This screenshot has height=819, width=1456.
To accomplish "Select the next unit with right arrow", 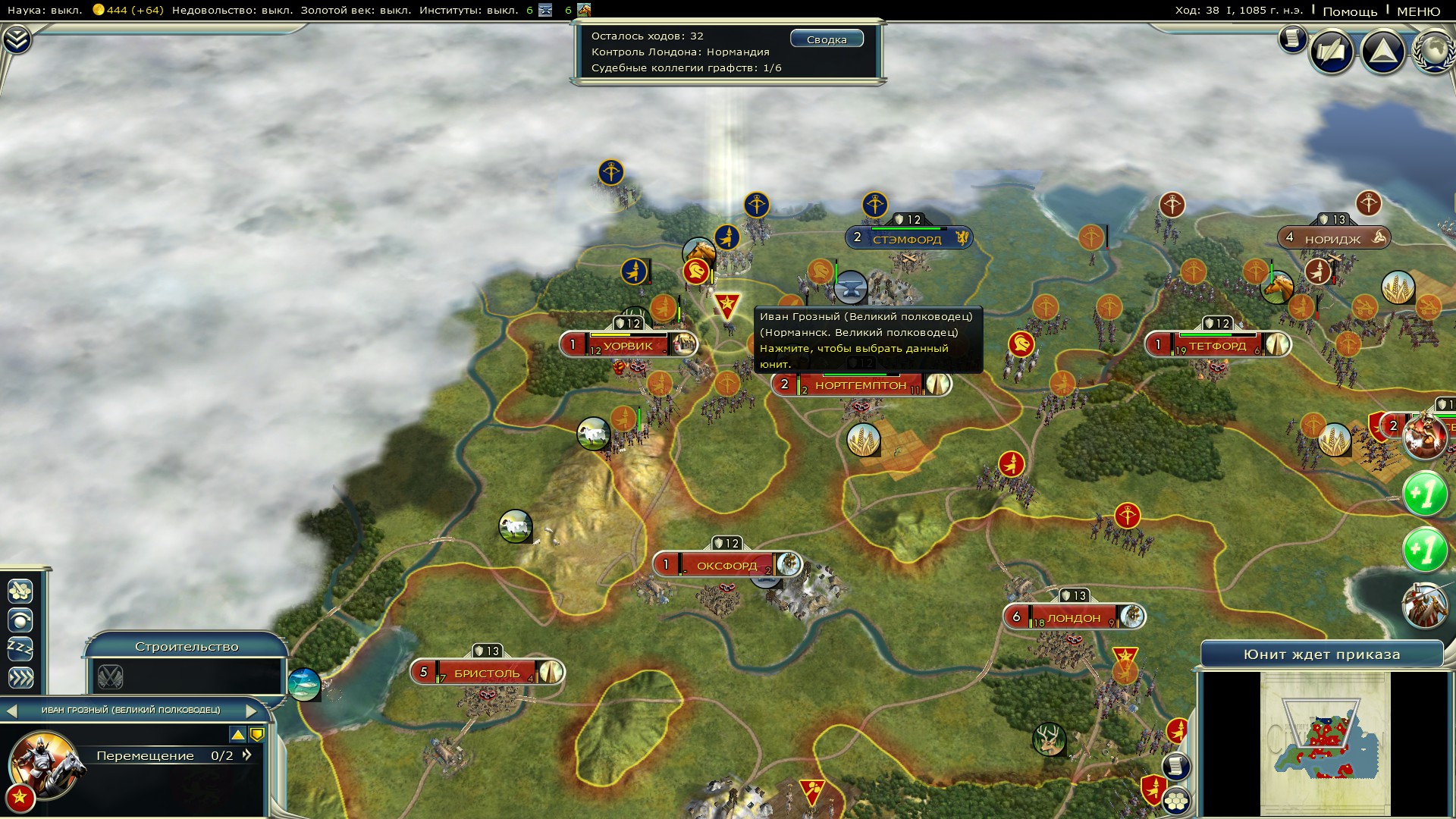I will pyautogui.click(x=252, y=711).
